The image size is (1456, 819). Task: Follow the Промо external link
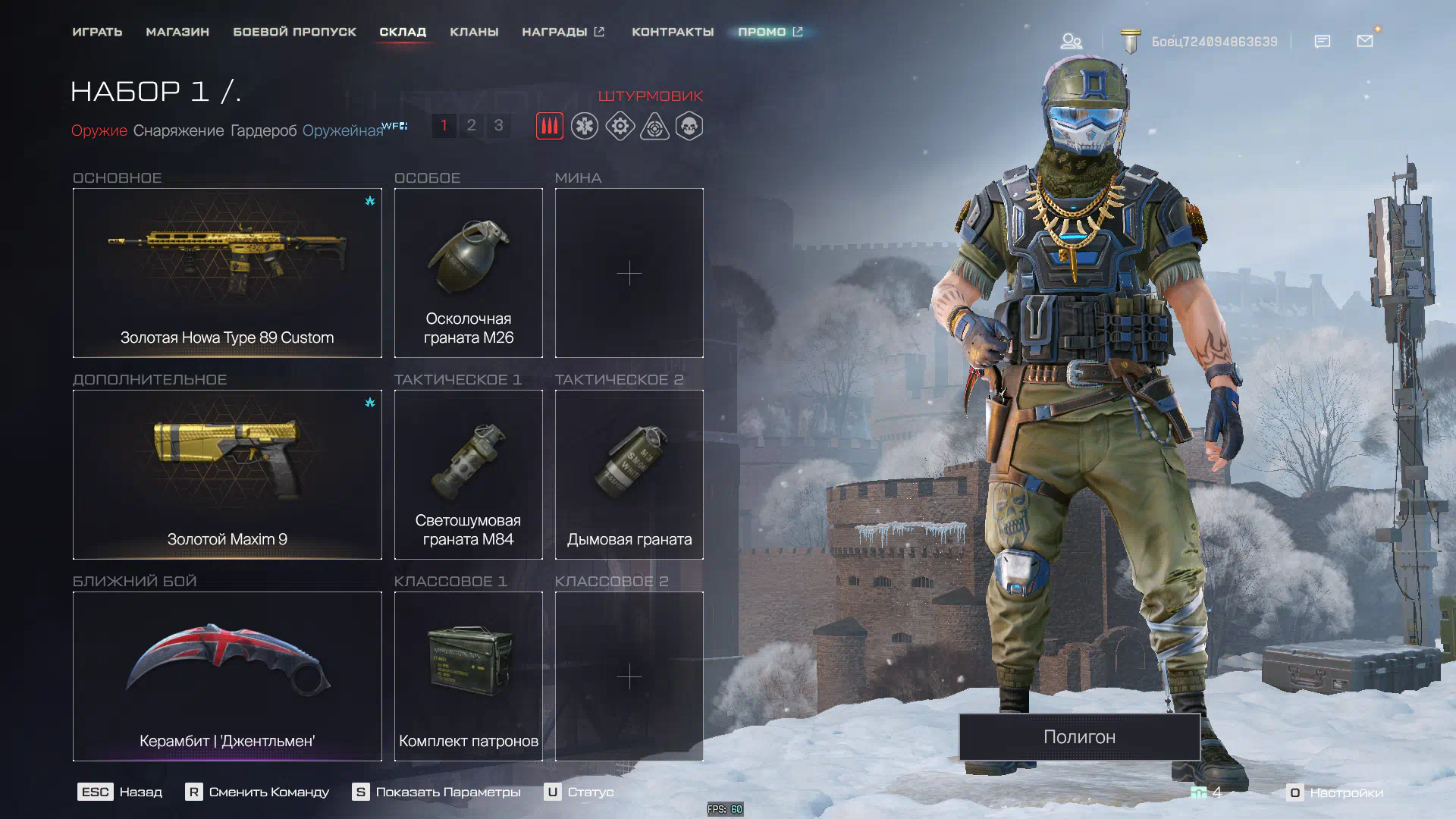click(x=770, y=32)
